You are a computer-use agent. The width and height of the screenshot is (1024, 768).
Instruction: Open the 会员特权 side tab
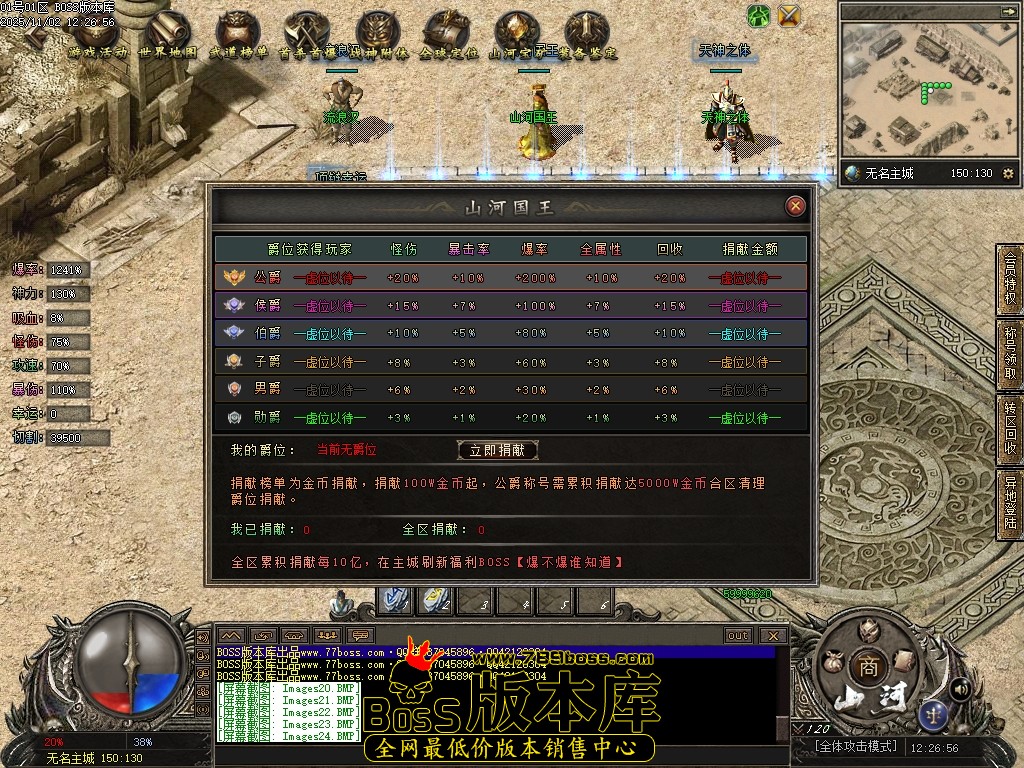1010,279
